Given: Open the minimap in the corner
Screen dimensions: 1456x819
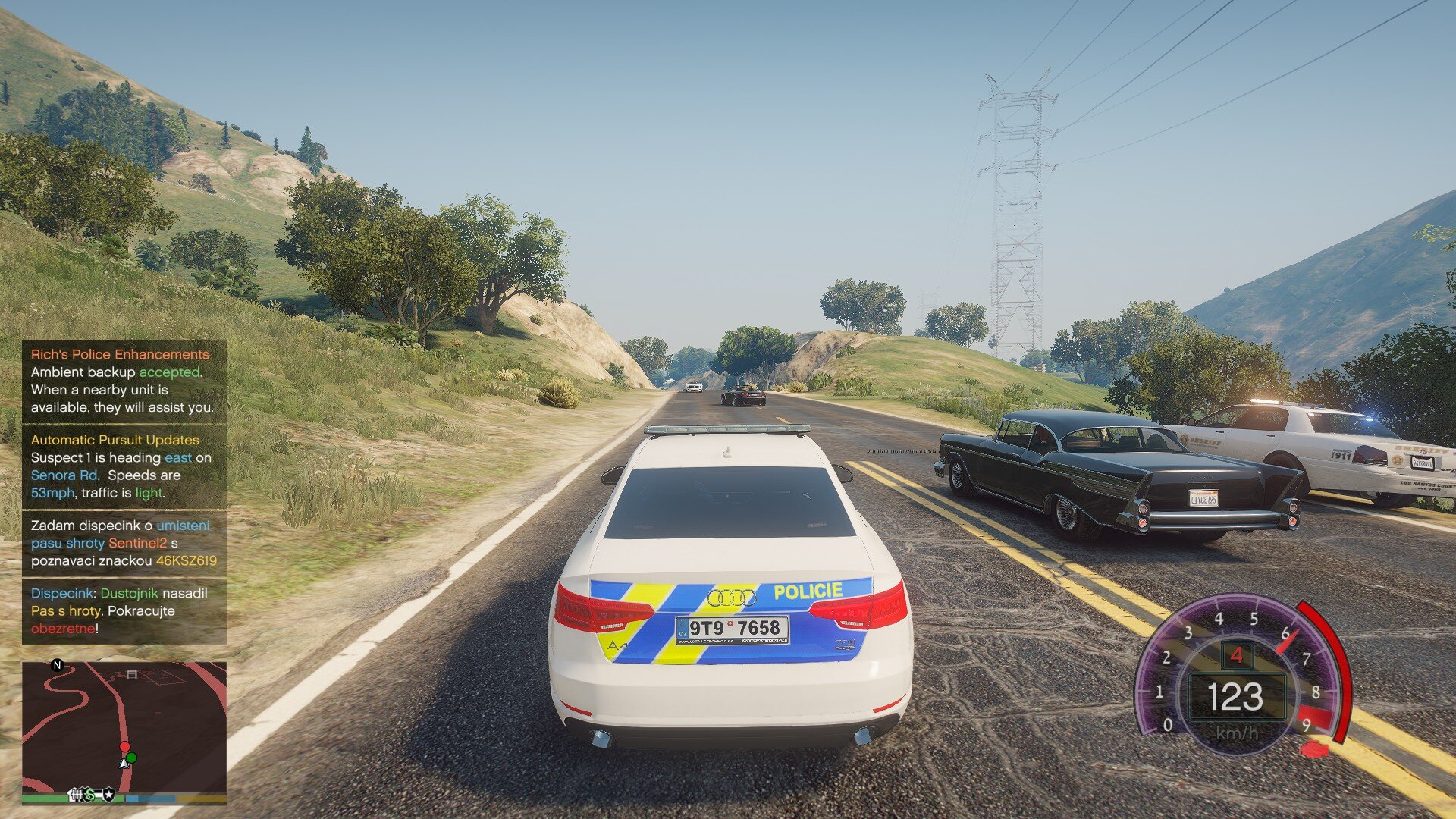Looking at the screenshot, I should point(124,728).
